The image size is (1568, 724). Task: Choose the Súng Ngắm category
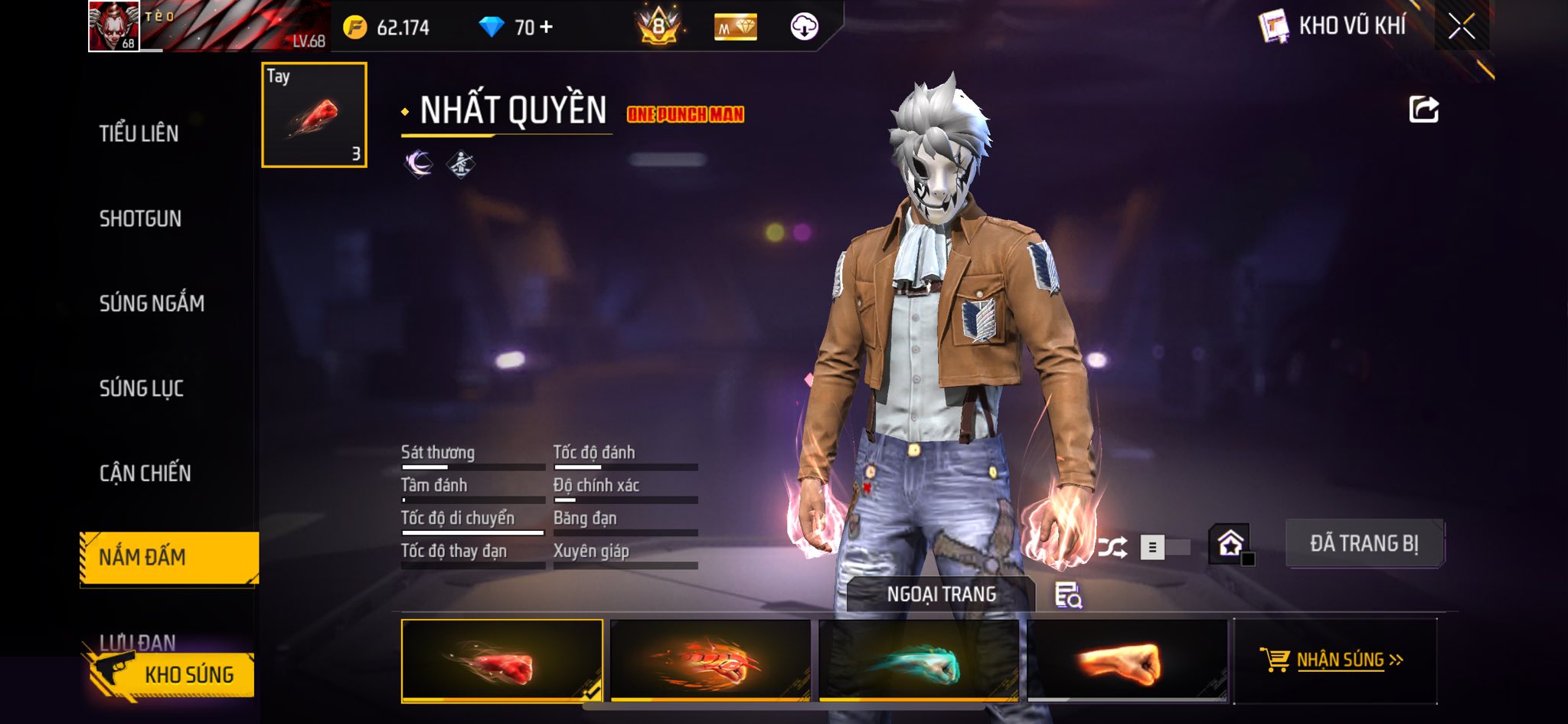152,303
